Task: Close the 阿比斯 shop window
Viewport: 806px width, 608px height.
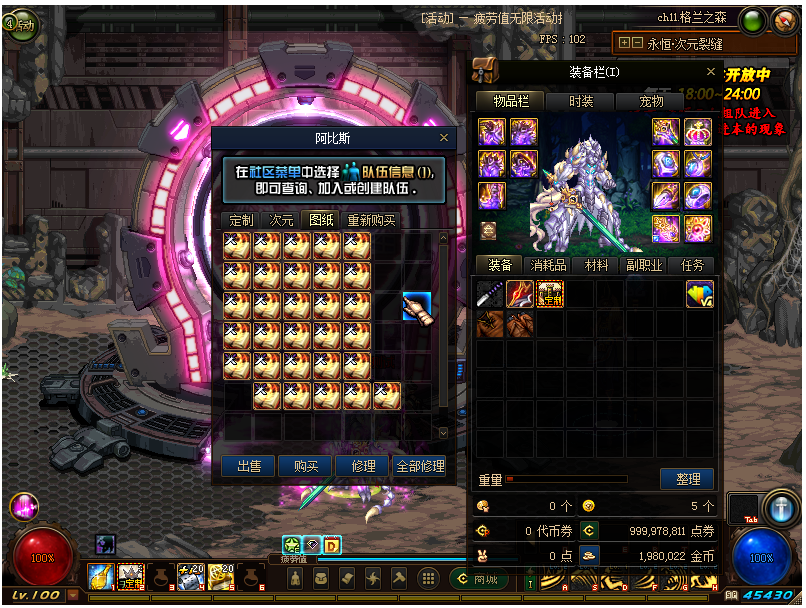Action: [444, 138]
